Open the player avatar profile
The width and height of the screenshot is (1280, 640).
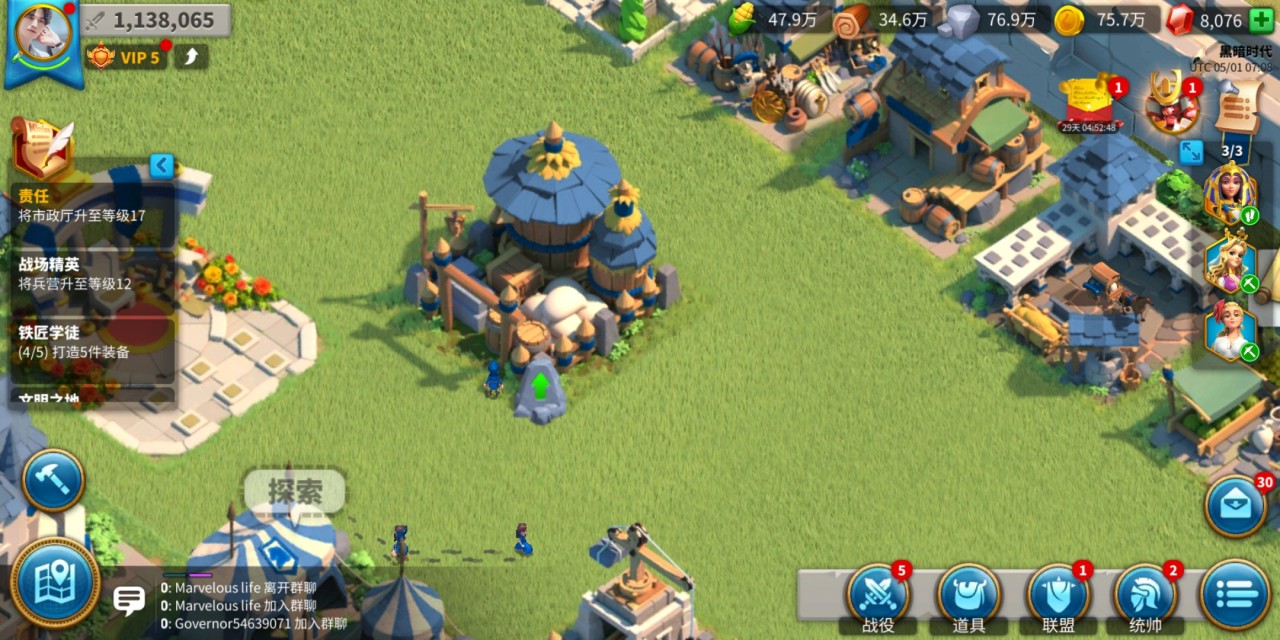(x=43, y=38)
